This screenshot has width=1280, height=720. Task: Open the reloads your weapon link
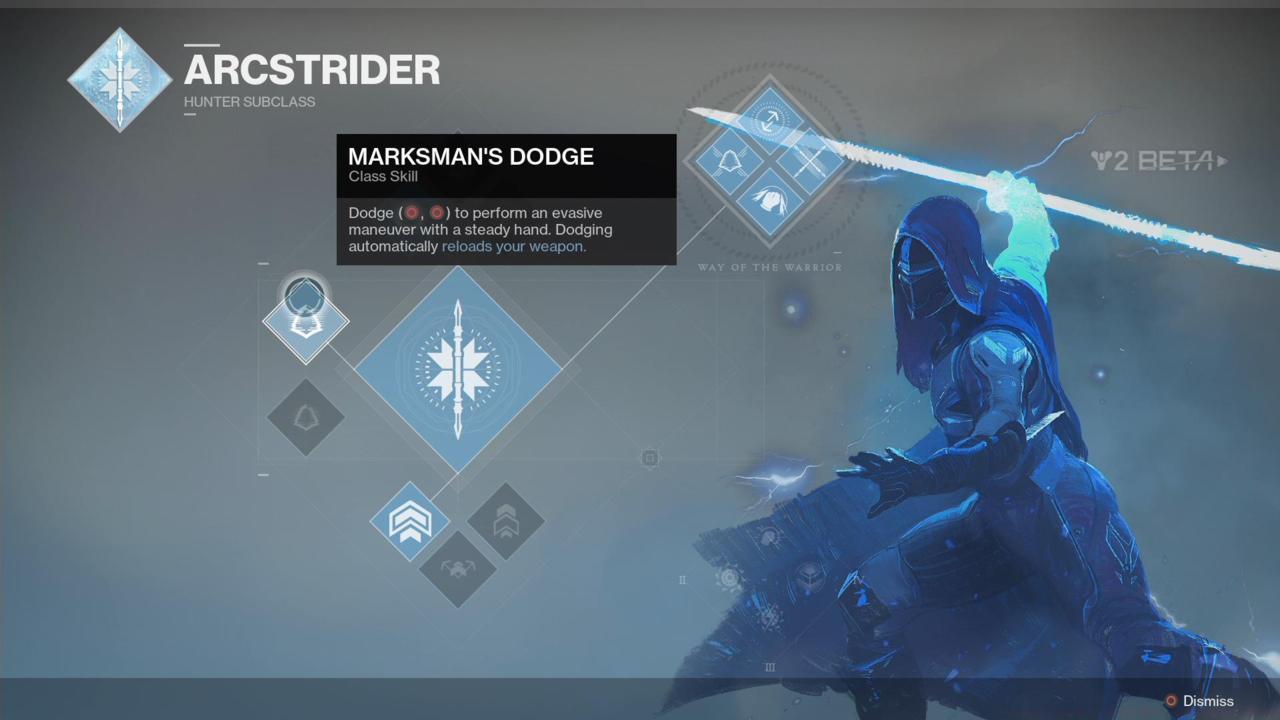pos(513,246)
